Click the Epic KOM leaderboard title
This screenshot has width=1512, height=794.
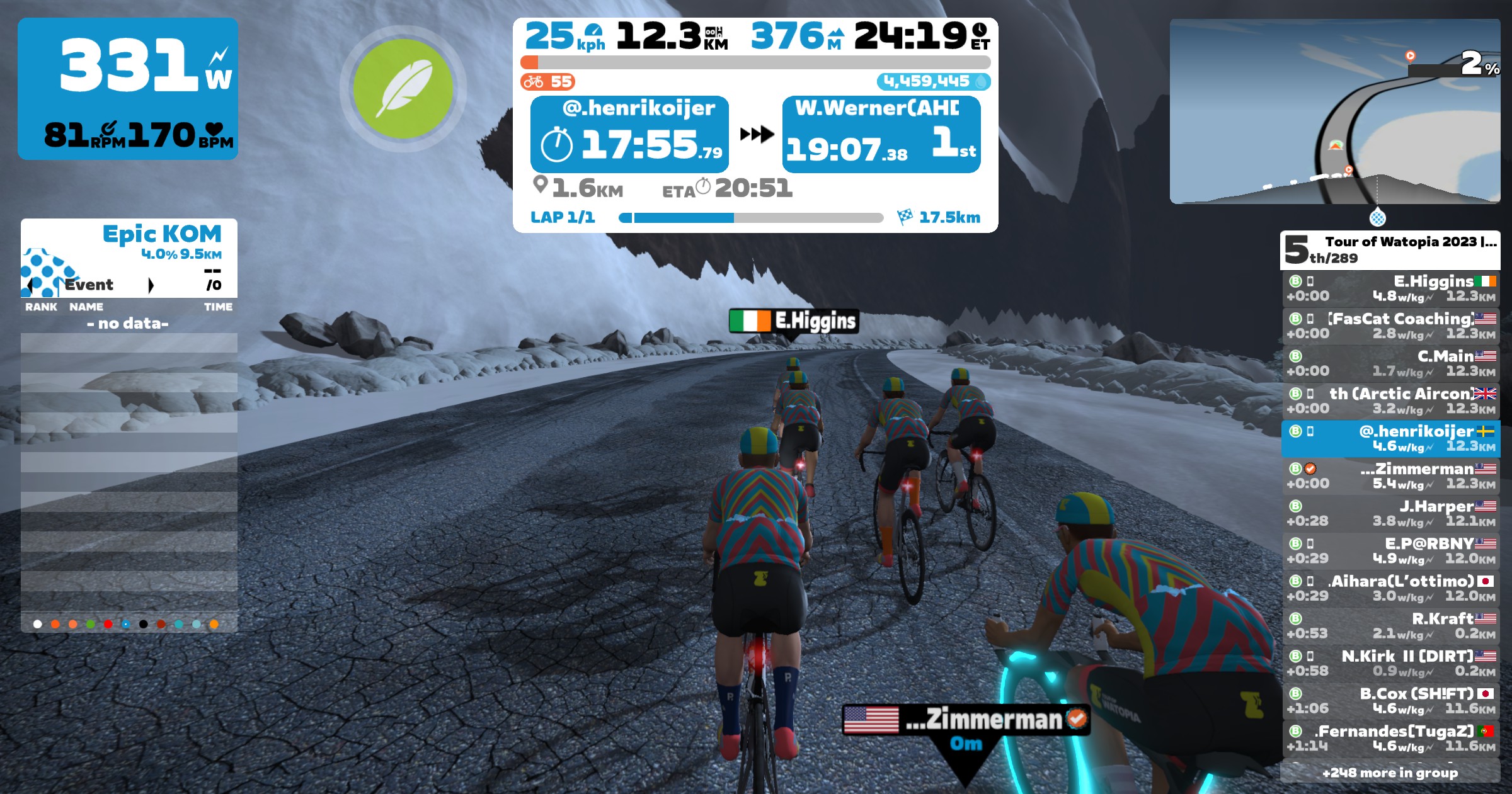pyautogui.click(x=162, y=234)
